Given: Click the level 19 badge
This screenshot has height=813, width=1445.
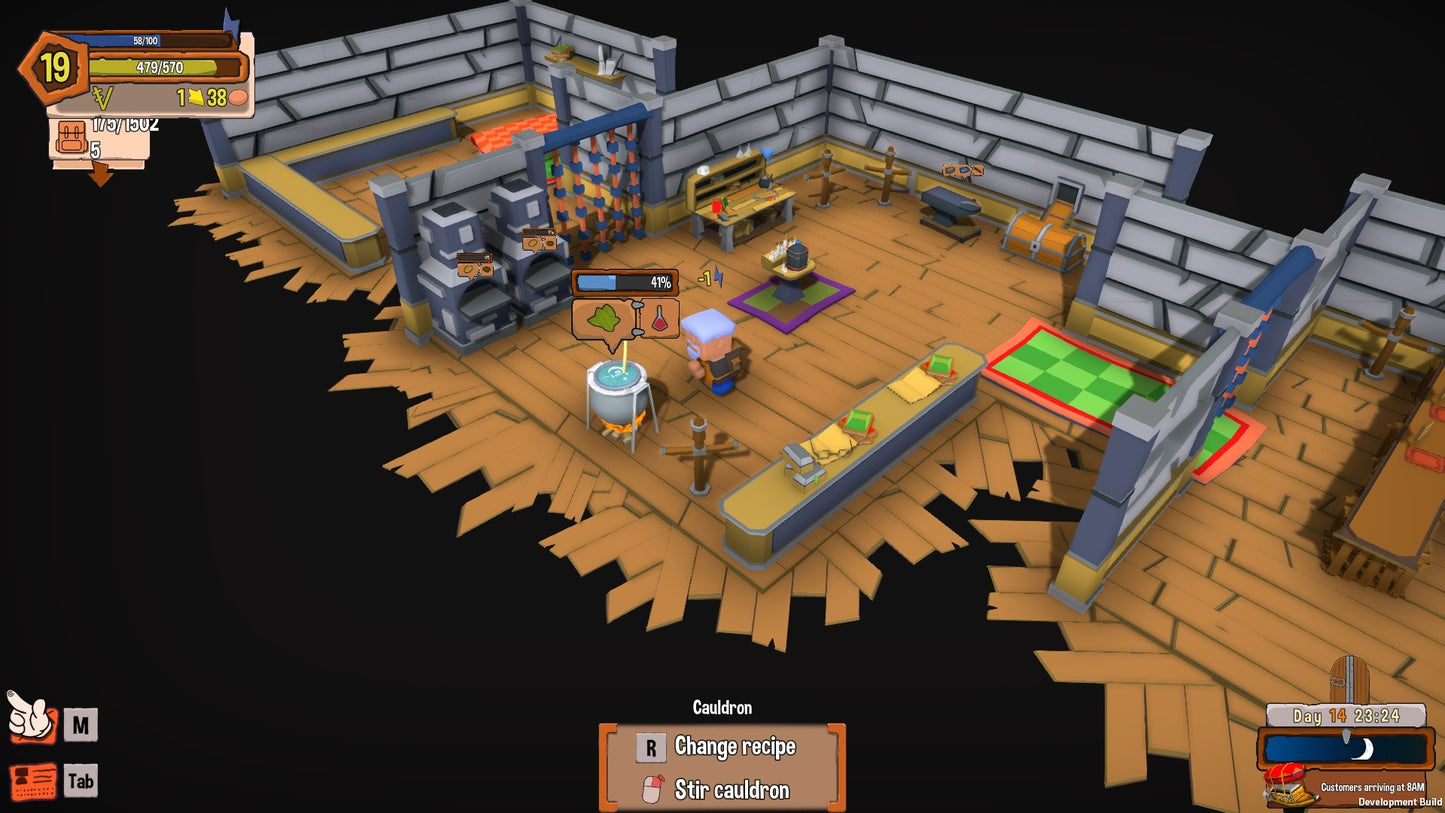Looking at the screenshot, I should (x=54, y=69).
